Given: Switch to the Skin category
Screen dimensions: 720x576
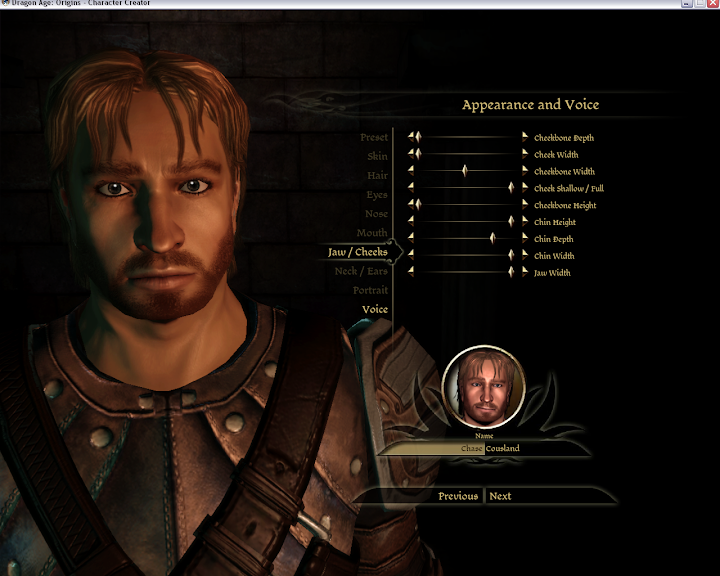Looking at the screenshot, I should tap(377, 157).
